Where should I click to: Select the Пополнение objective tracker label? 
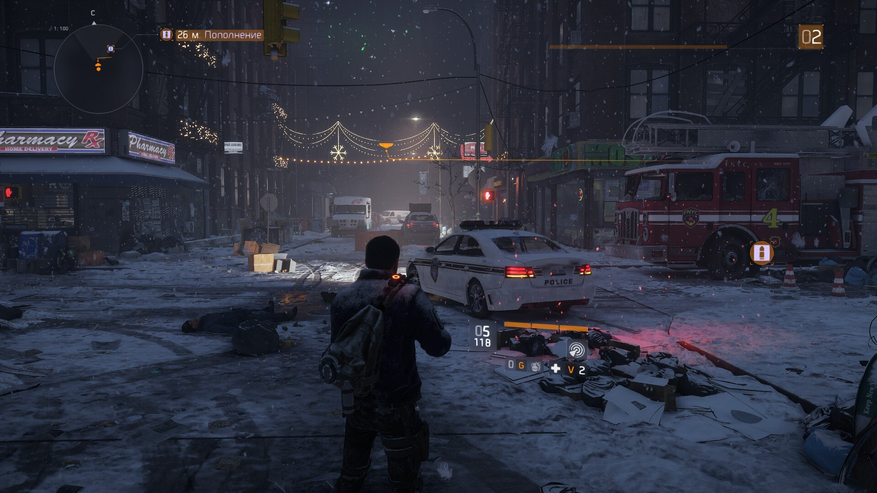pyautogui.click(x=219, y=35)
